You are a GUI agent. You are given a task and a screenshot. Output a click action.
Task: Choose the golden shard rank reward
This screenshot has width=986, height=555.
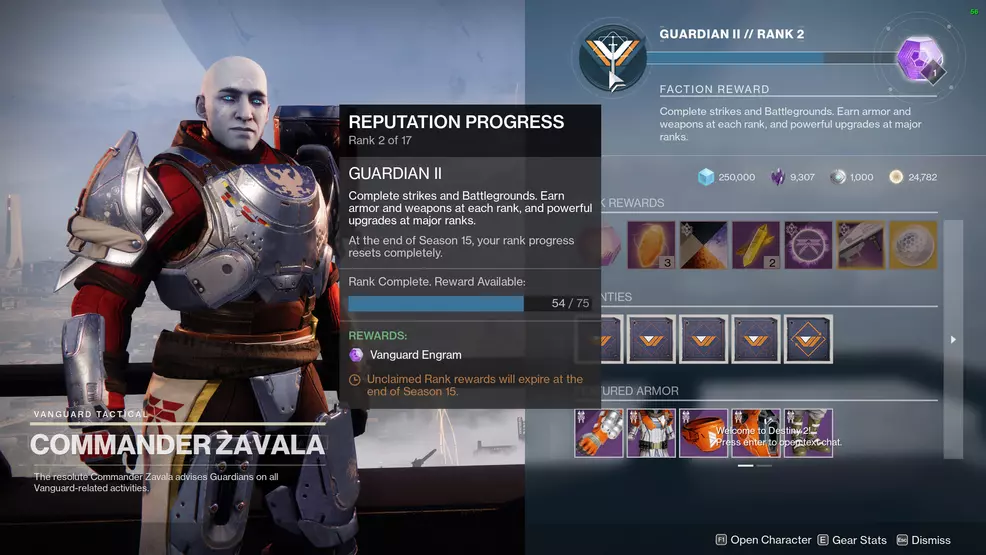point(756,246)
